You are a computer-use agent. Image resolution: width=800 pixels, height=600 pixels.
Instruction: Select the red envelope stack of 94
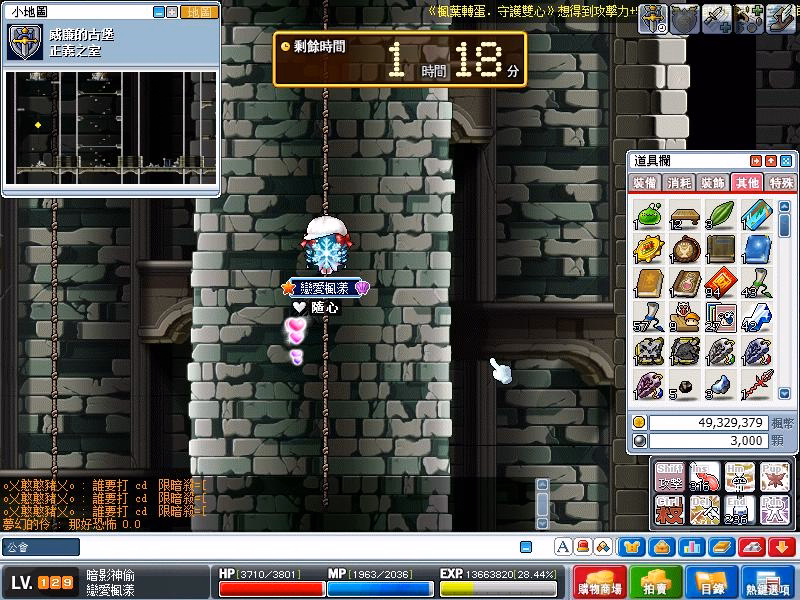(720, 283)
